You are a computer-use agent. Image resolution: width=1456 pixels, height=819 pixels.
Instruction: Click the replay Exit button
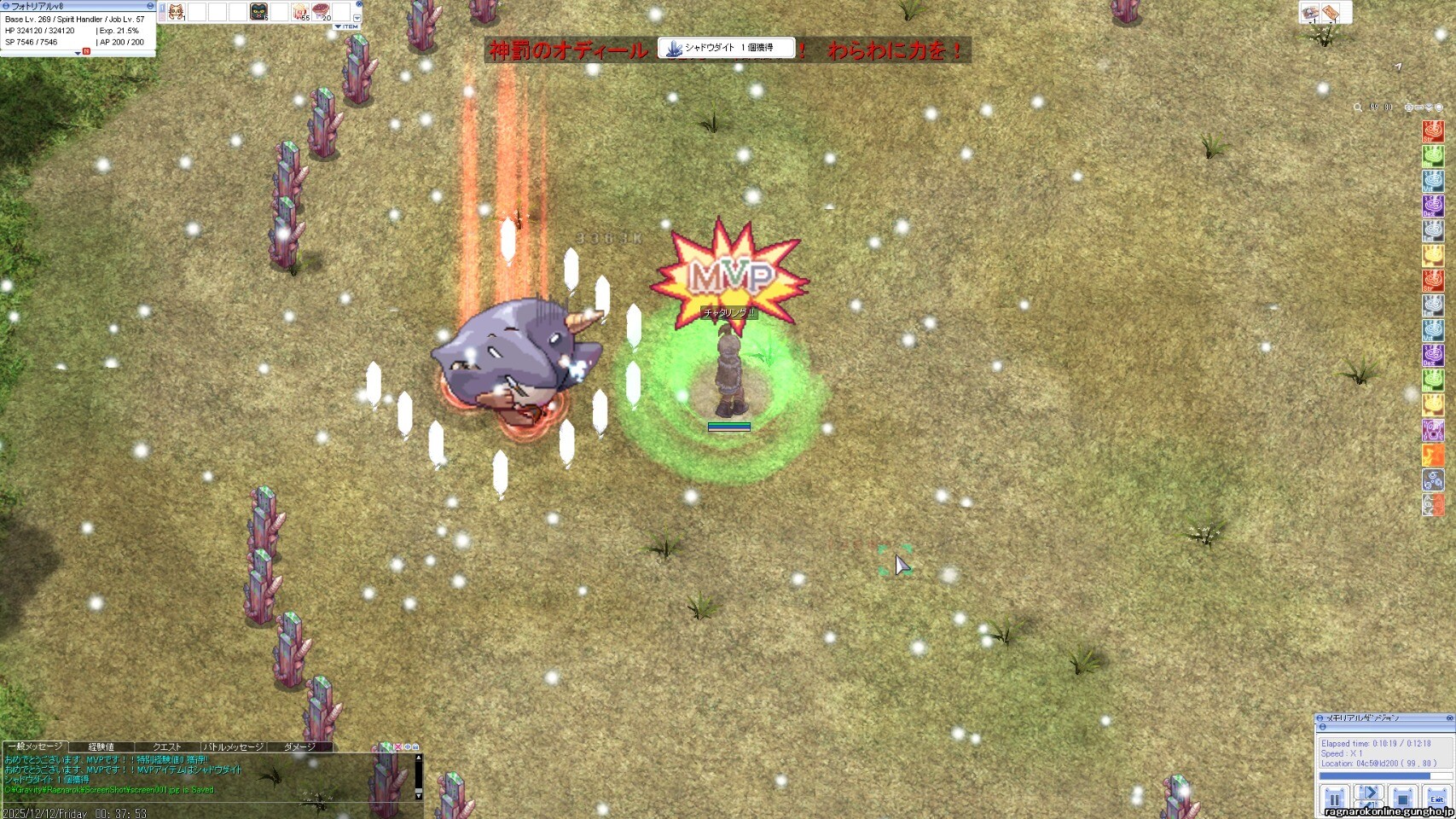click(x=1437, y=799)
